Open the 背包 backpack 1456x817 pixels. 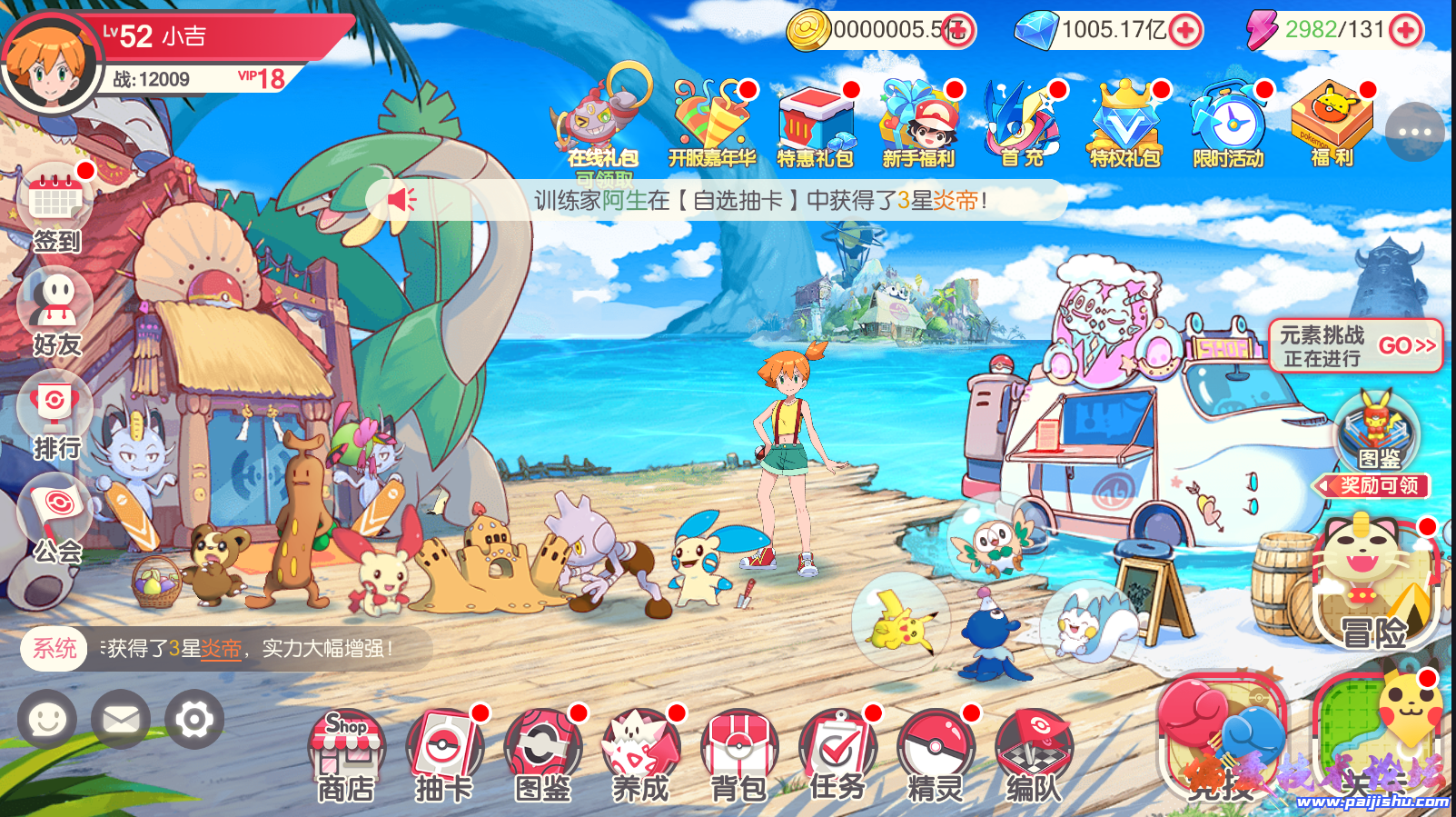point(738,756)
